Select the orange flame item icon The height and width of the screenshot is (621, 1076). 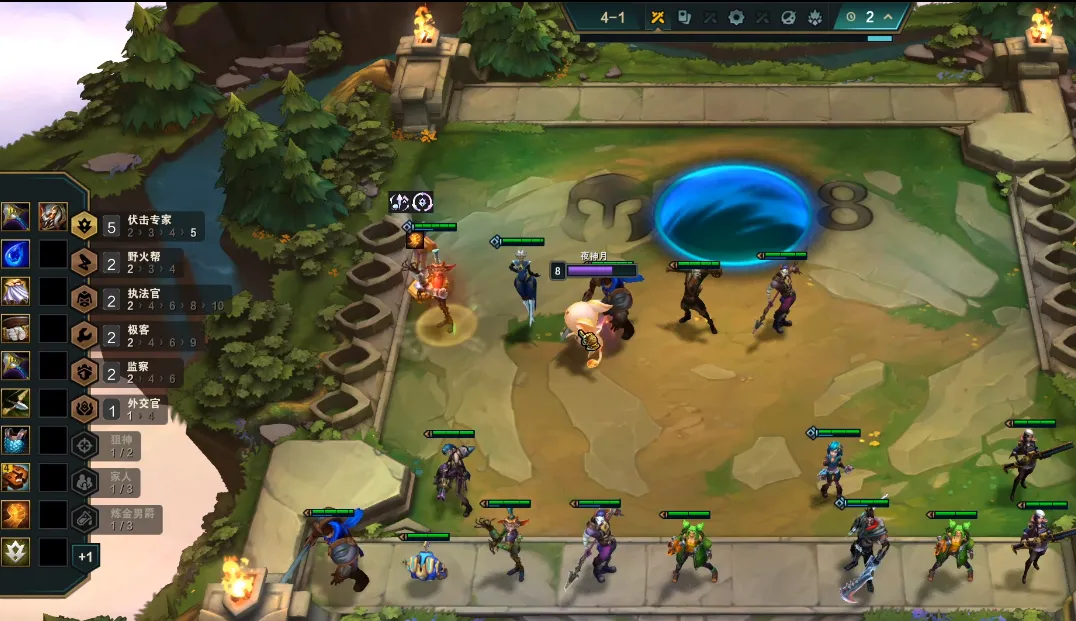pyautogui.click(x=15, y=515)
